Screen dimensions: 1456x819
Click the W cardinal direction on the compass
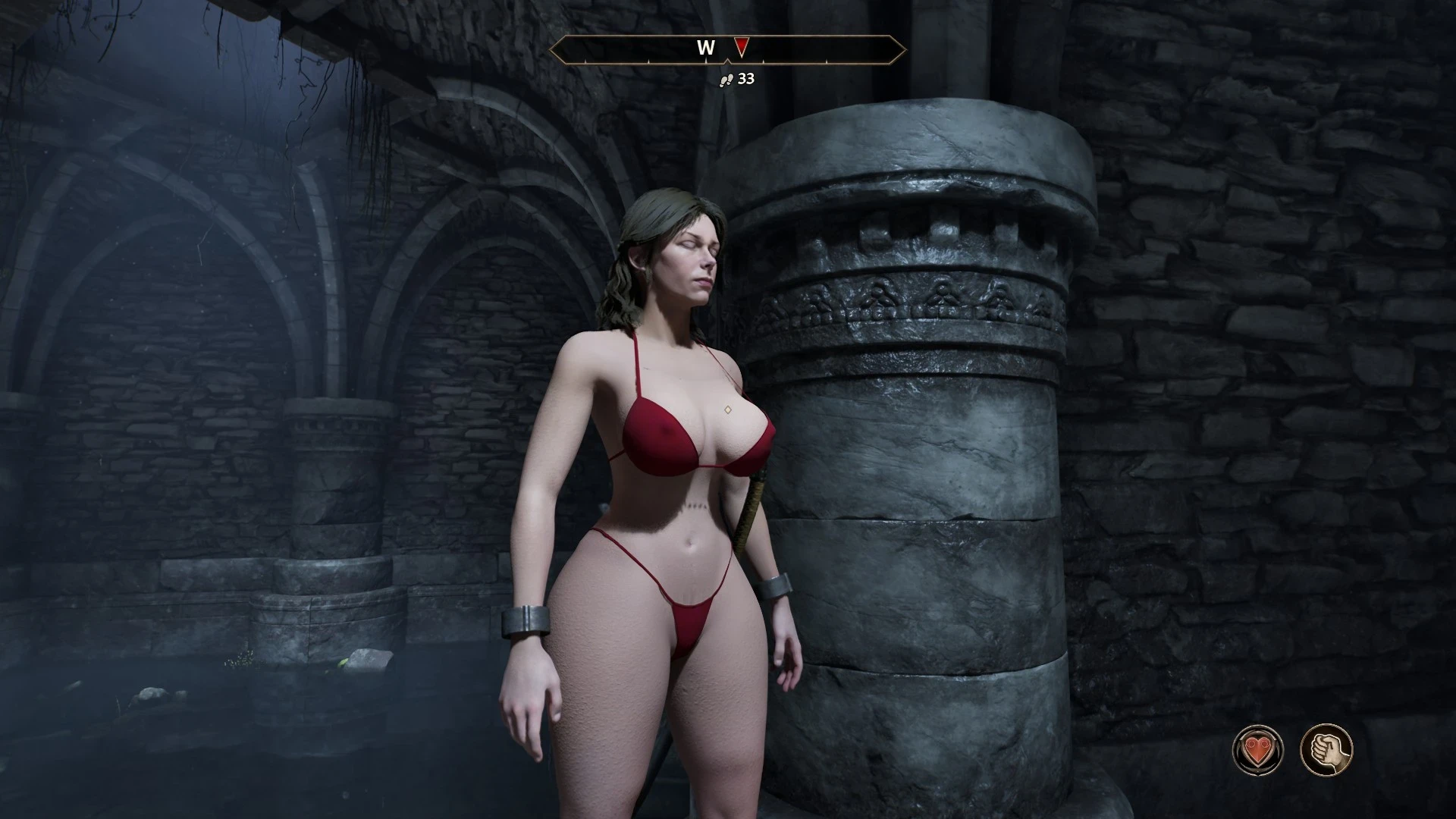pyautogui.click(x=707, y=47)
